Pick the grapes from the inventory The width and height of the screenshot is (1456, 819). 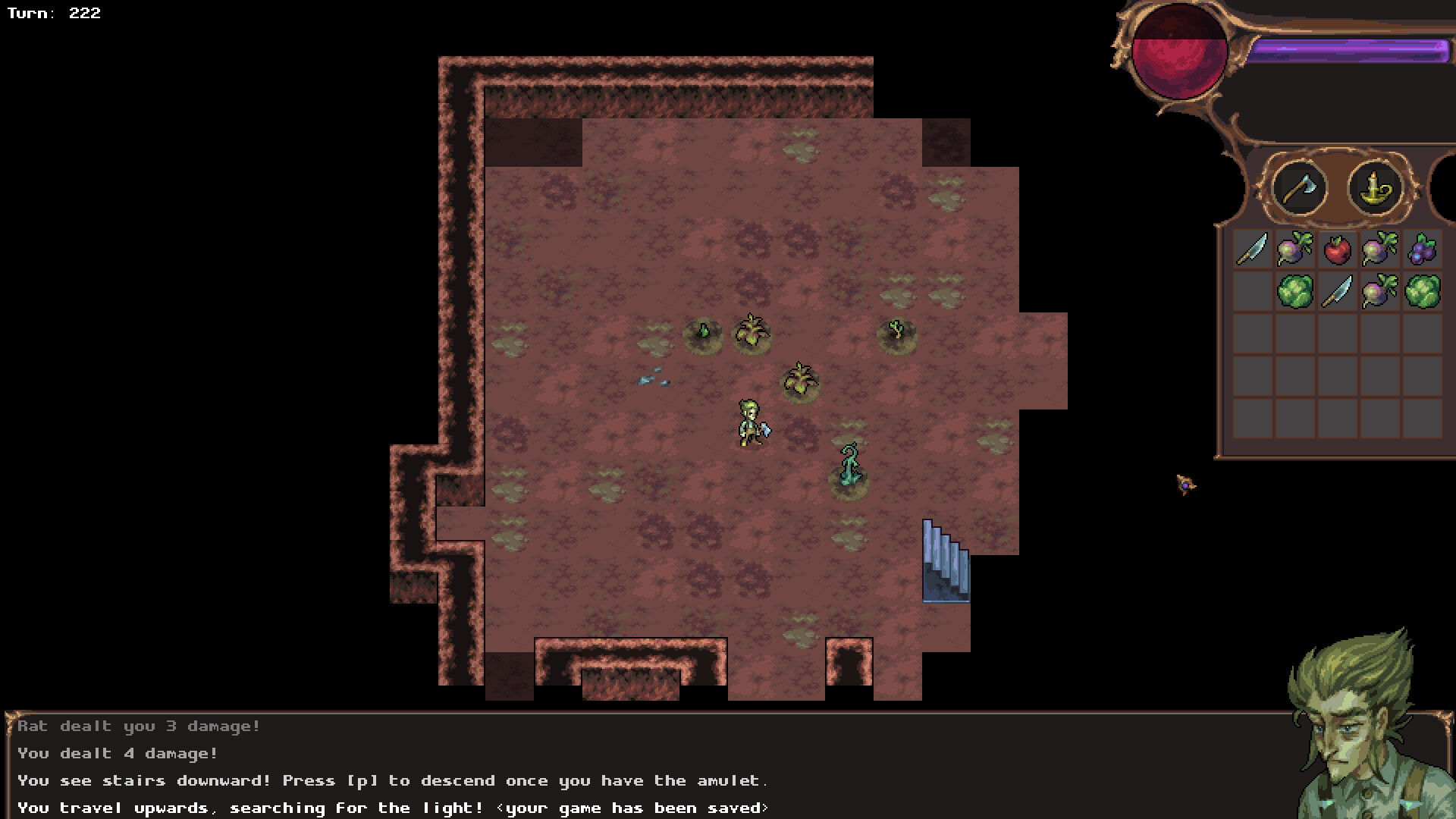coord(1423,249)
